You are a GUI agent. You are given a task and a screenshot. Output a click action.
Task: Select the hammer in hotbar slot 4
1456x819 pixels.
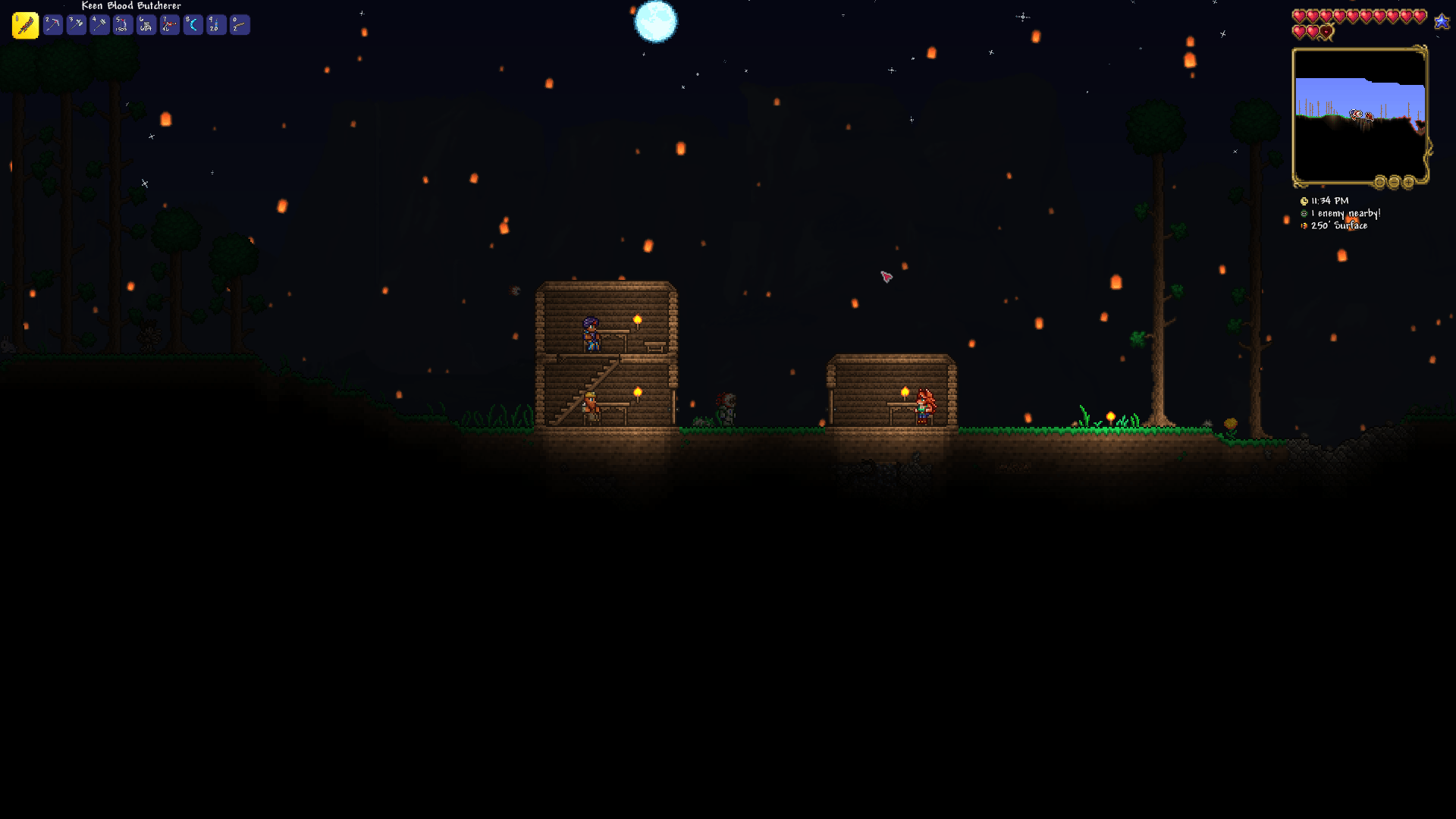[x=99, y=24]
